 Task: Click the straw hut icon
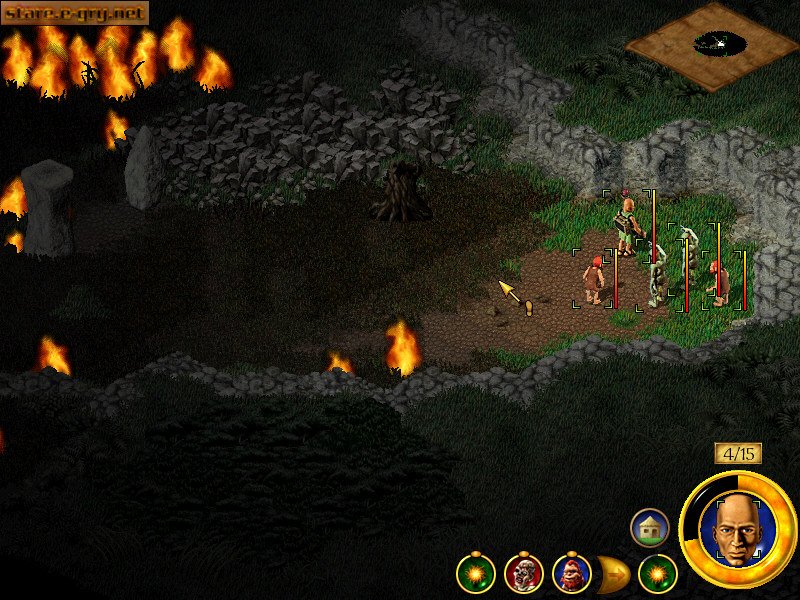[649, 527]
